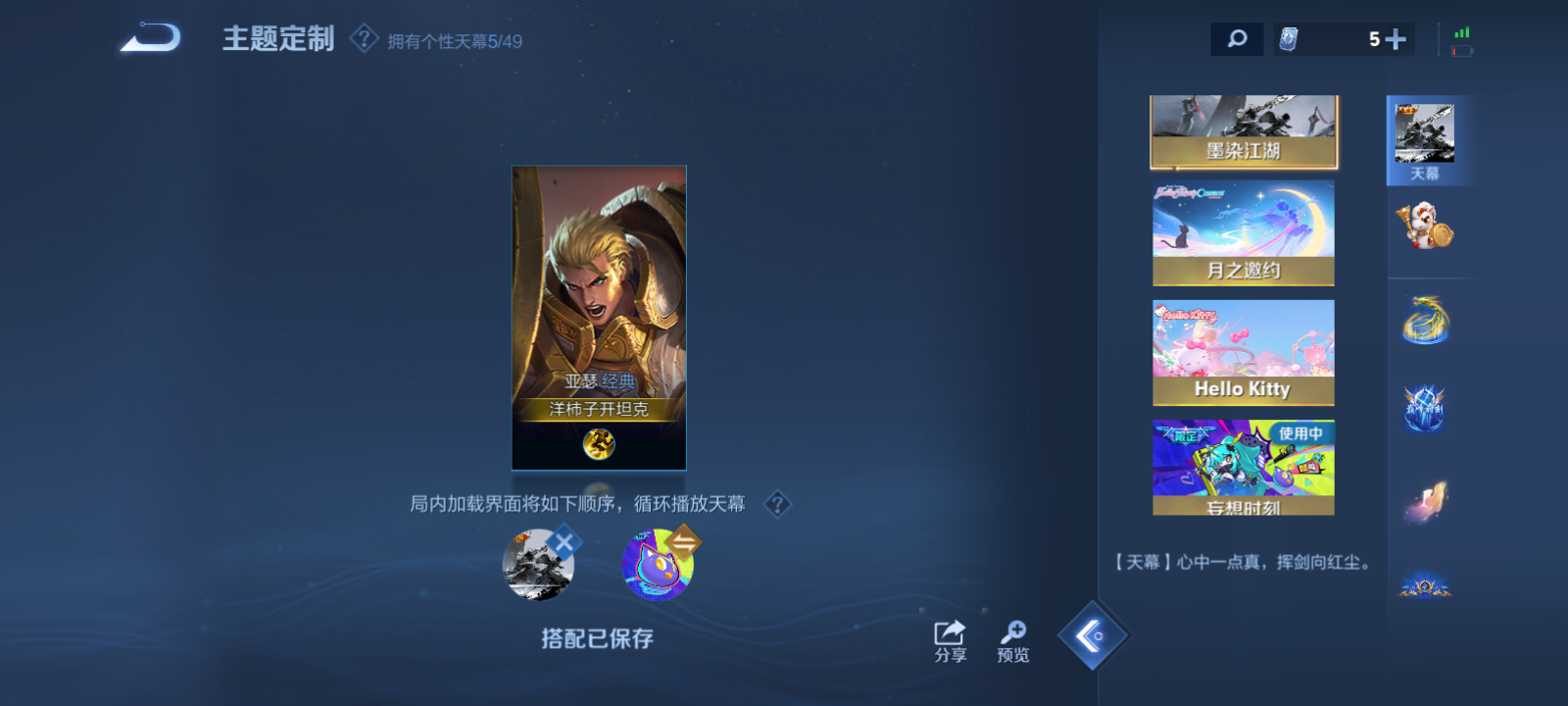The height and width of the screenshot is (706, 1568).
Task: Open the help question mark next to 主题定制
Action: pos(364,39)
